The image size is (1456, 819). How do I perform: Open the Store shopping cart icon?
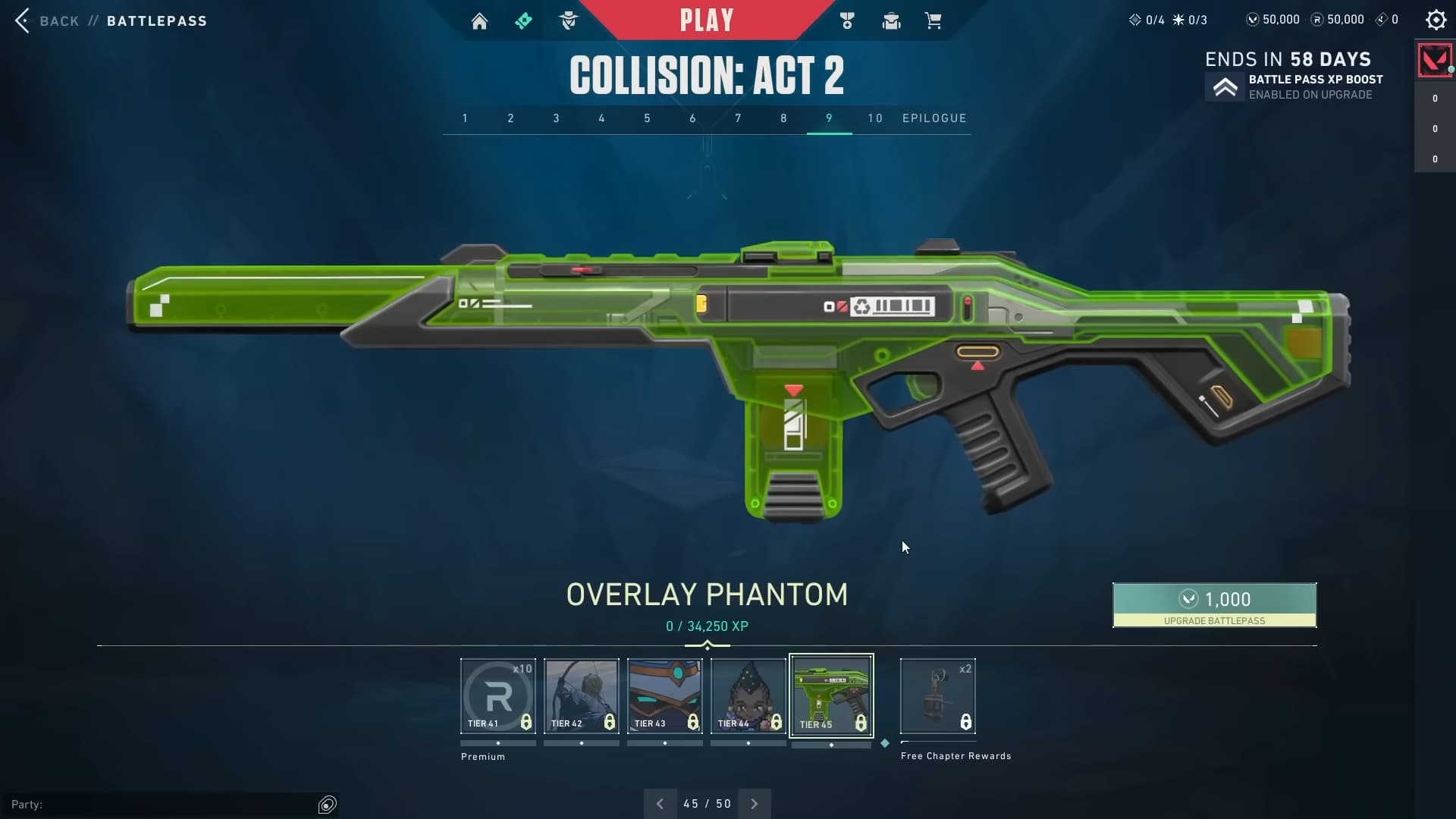[x=934, y=20]
